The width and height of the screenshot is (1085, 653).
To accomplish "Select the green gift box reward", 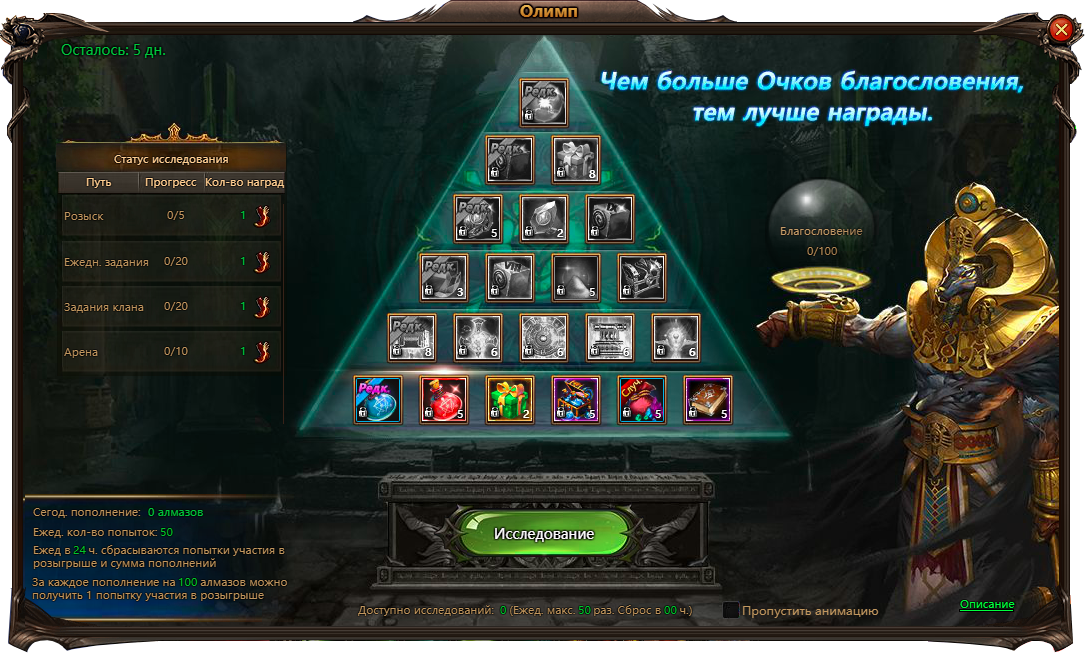I will tap(510, 400).
